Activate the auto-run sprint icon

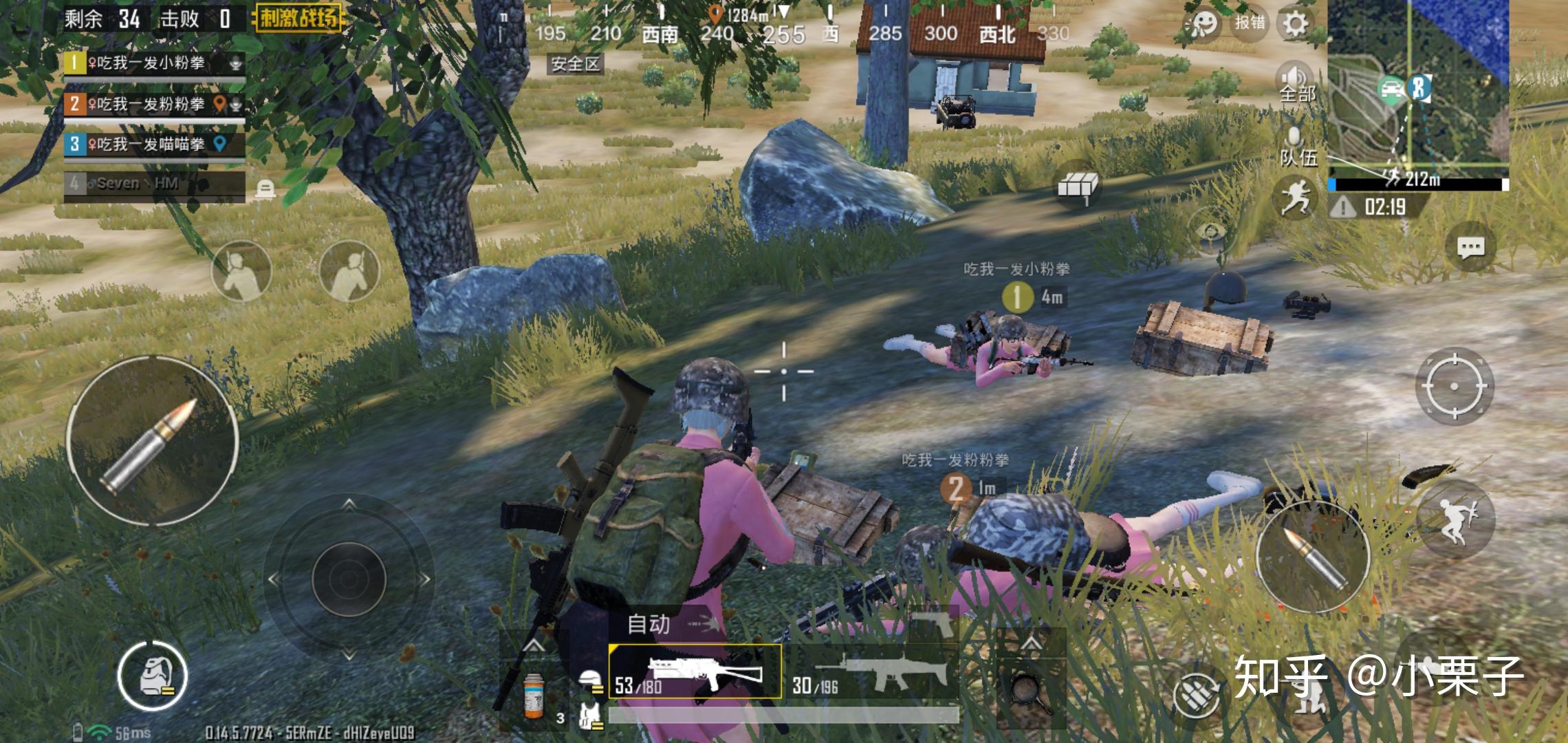point(1295,197)
